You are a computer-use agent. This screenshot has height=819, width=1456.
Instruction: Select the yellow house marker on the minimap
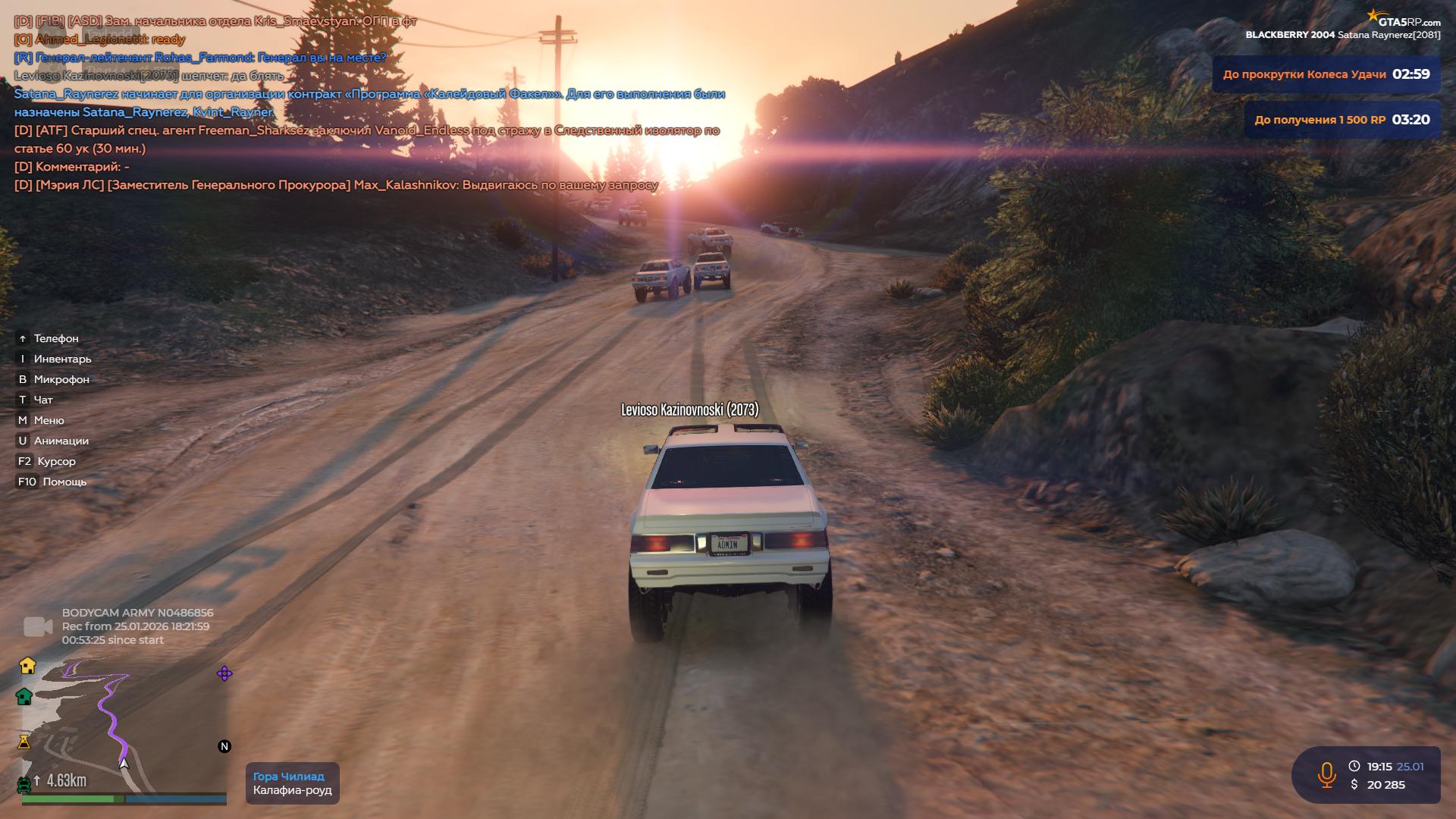(28, 666)
